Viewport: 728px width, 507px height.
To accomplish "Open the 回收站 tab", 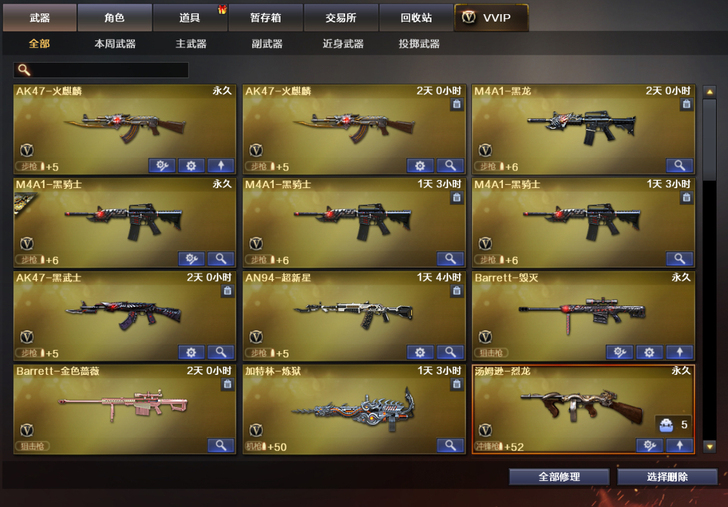I will (x=415, y=18).
